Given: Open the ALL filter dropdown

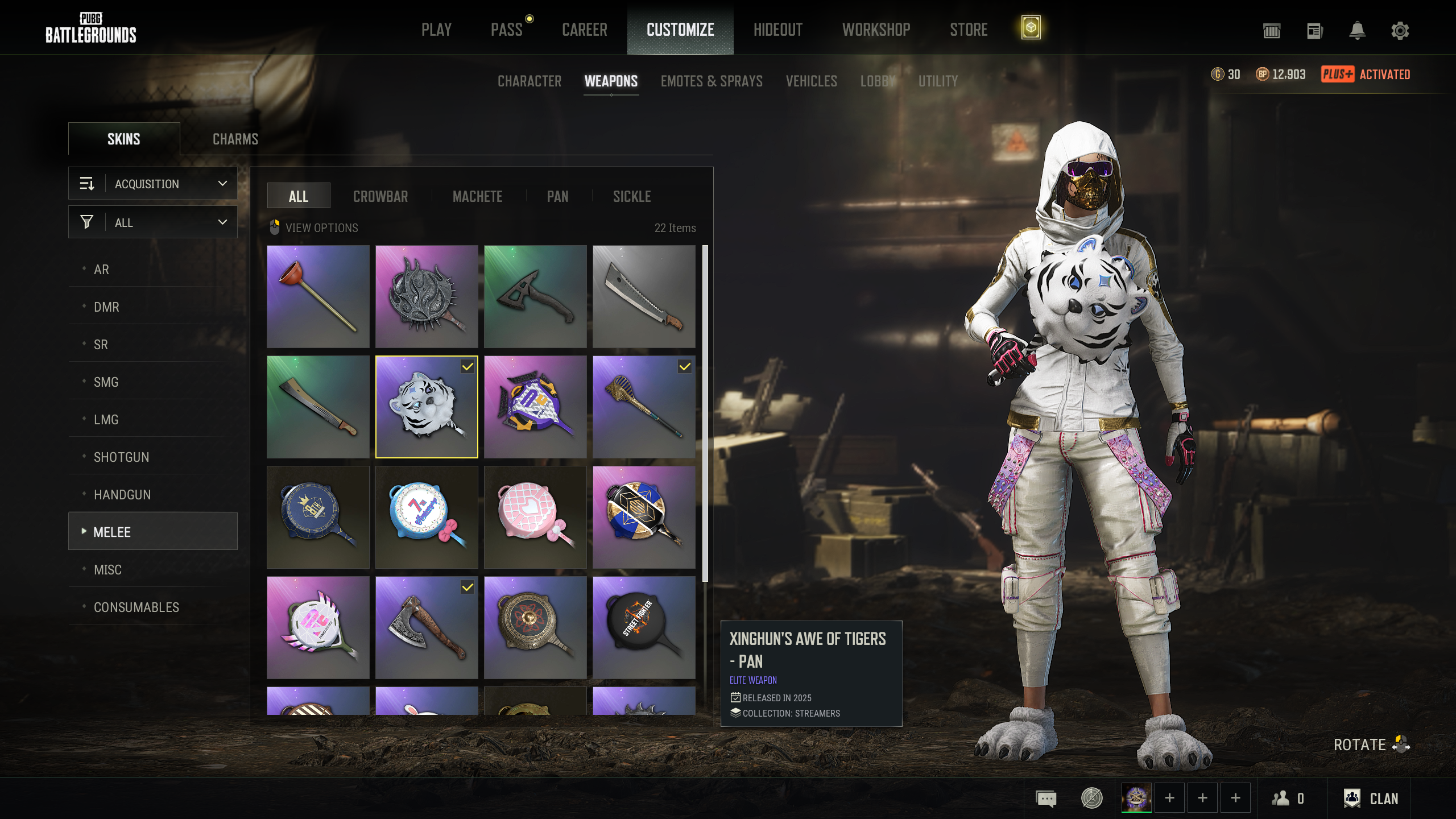Looking at the screenshot, I should click(153, 222).
